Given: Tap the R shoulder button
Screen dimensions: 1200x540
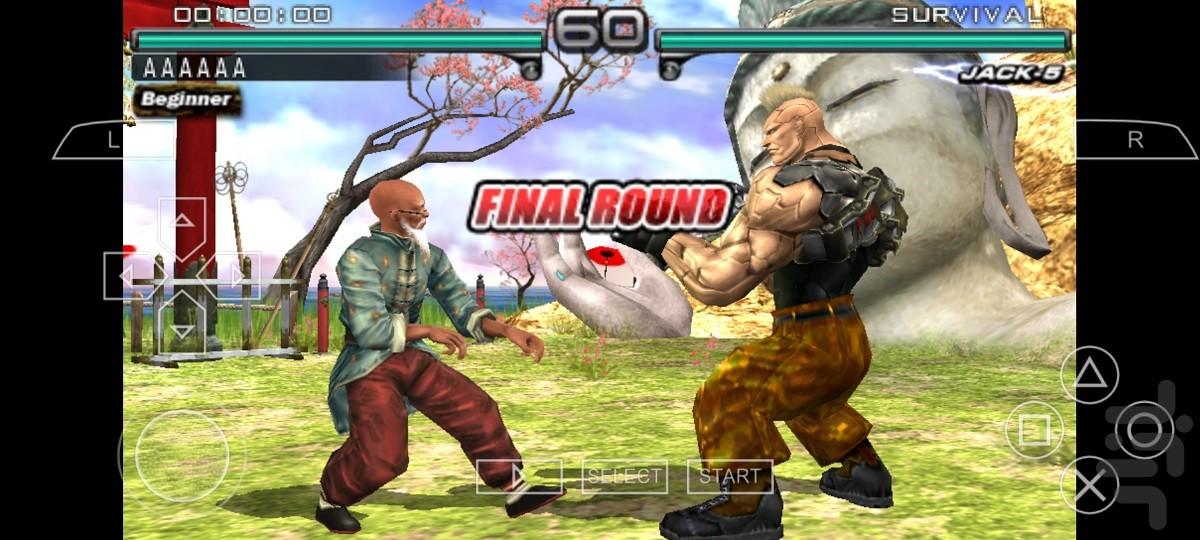Looking at the screenshot, I should [x=1136, y=141].
